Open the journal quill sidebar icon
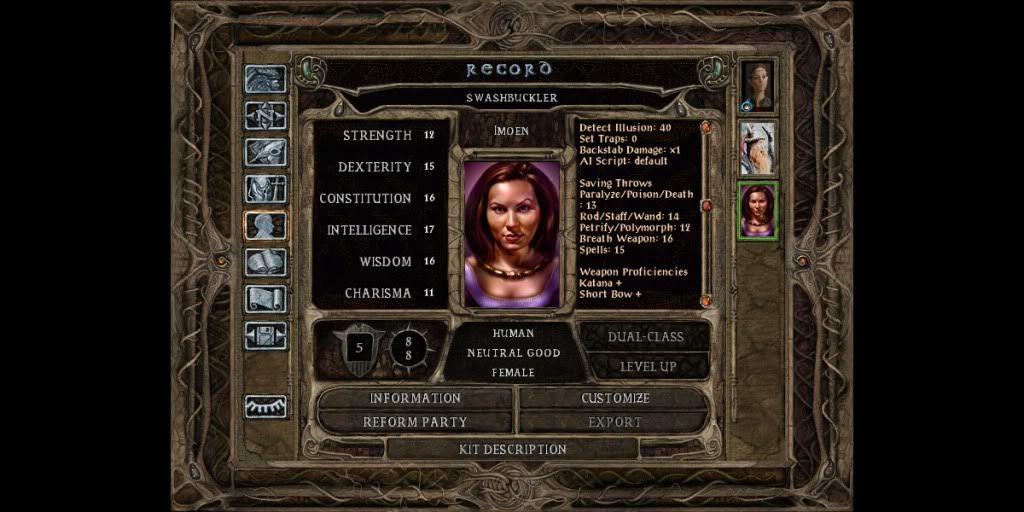The image size is (1024, 512). pyautogui.click(x=266, y=152)
